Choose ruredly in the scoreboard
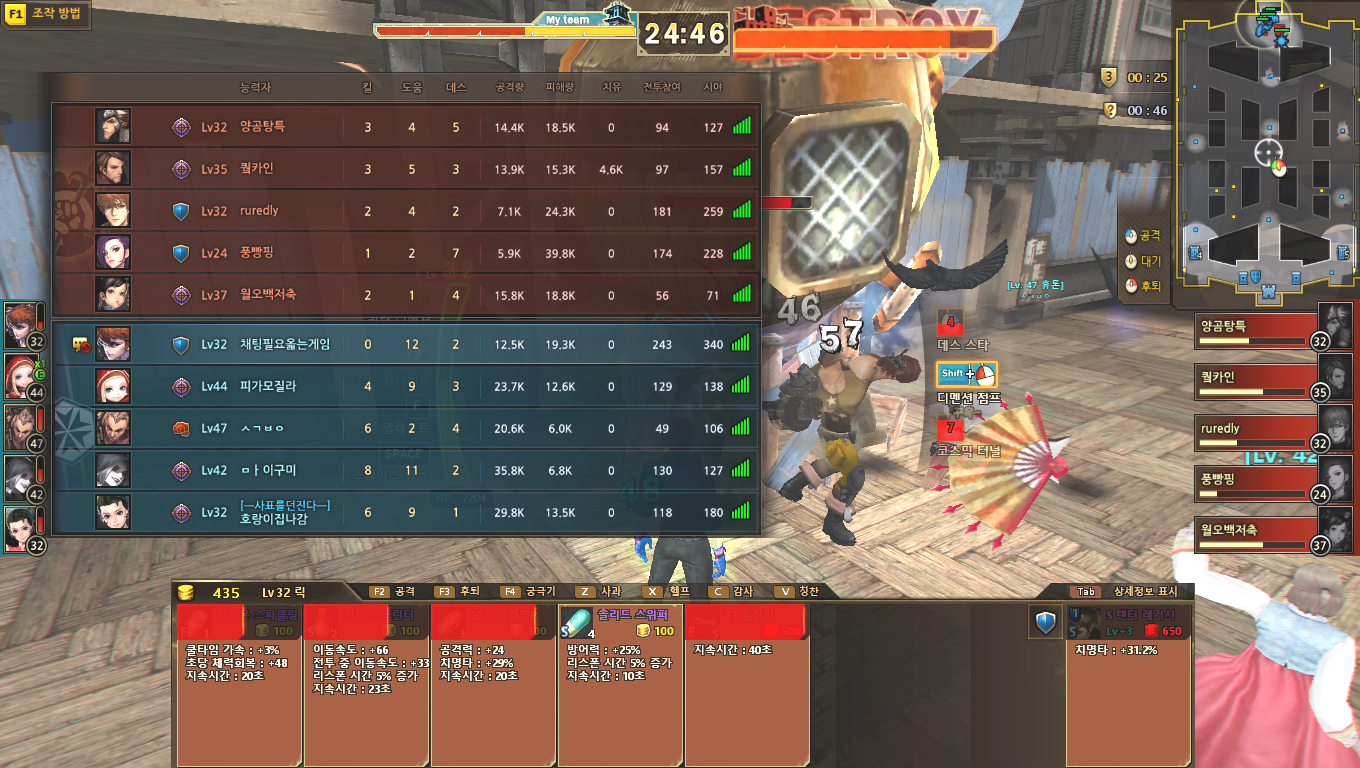The height and width of the screenshot is (768, 1360). pyautogui.click(x=405, y=211)
